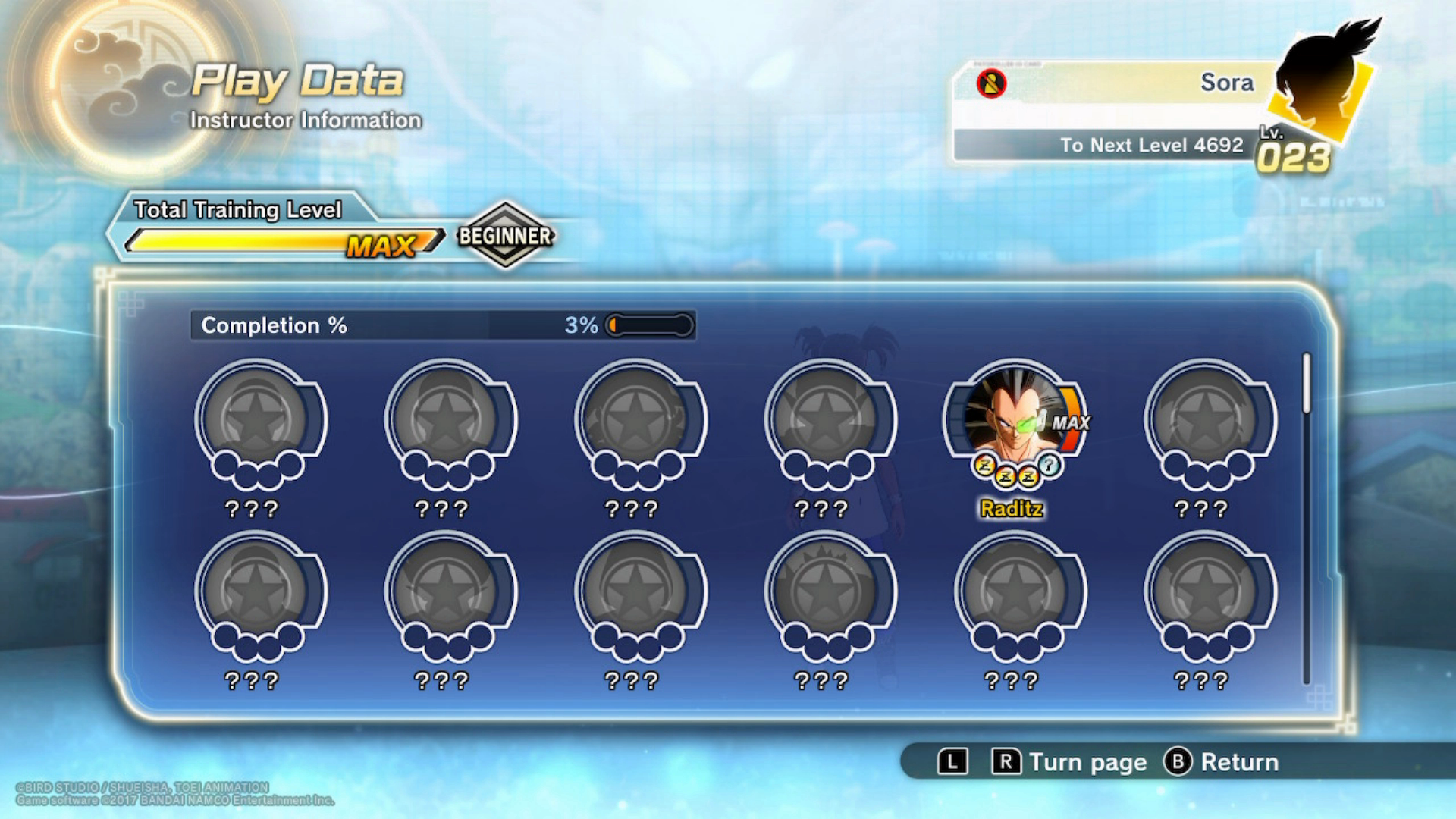
Task: Open Sora's player profile card
Action: [1137, 110]
